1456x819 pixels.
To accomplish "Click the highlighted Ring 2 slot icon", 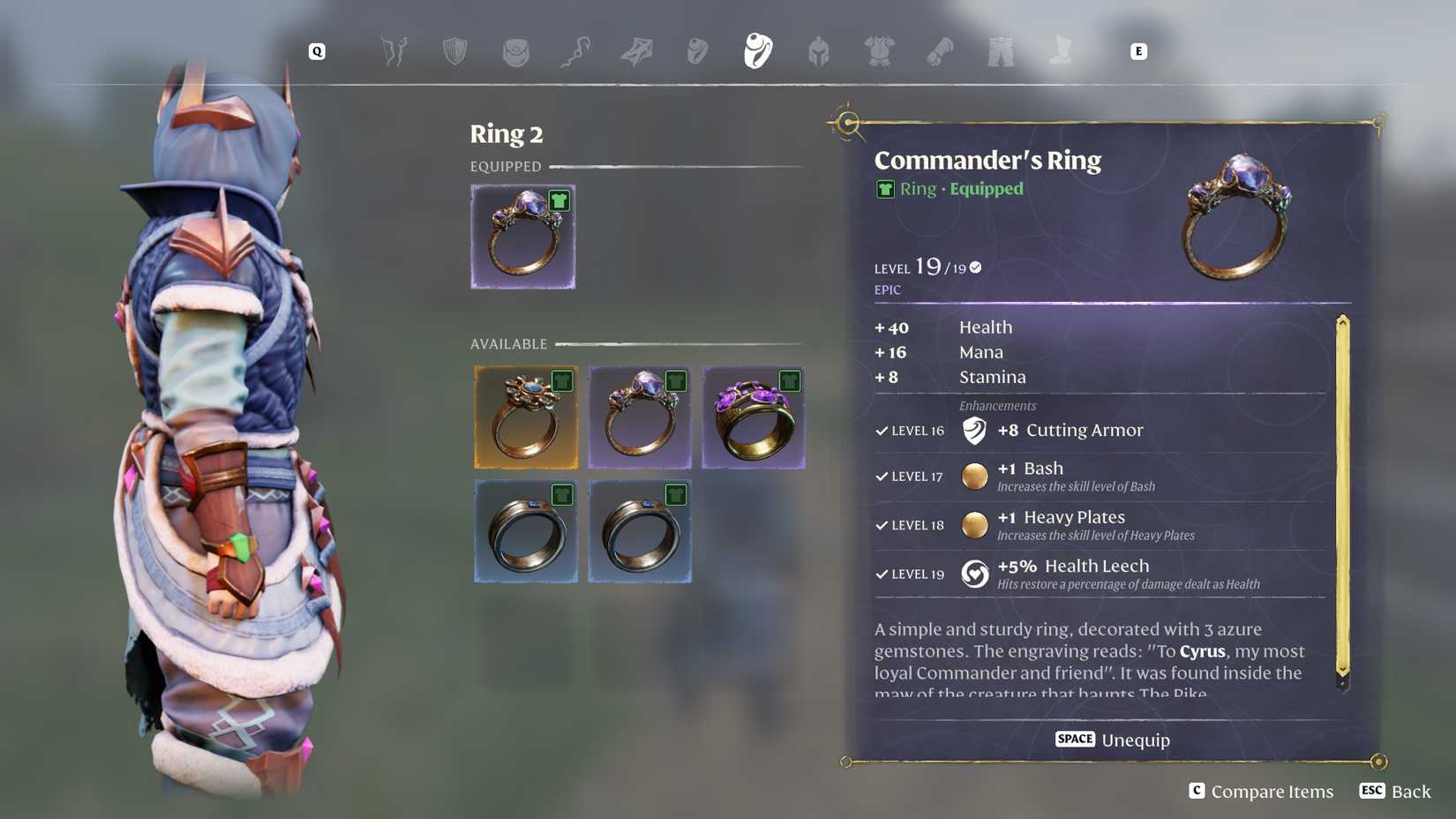I will [x=756, y=51].
